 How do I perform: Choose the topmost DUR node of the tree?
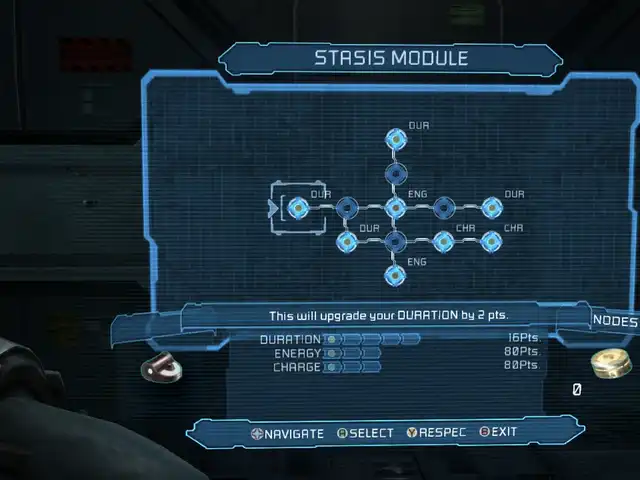[x=395, y=141]
